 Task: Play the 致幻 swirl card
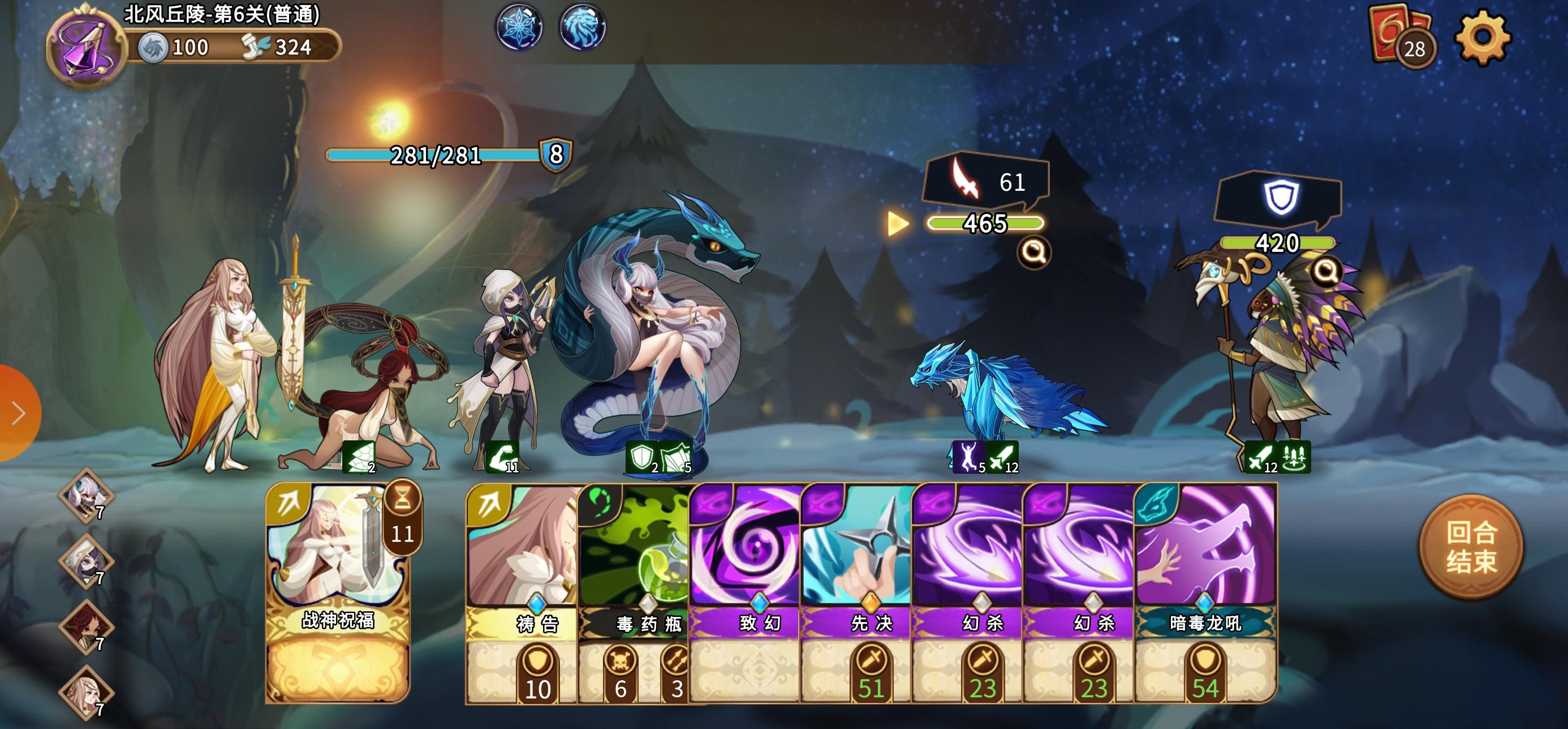coord(745,591)
